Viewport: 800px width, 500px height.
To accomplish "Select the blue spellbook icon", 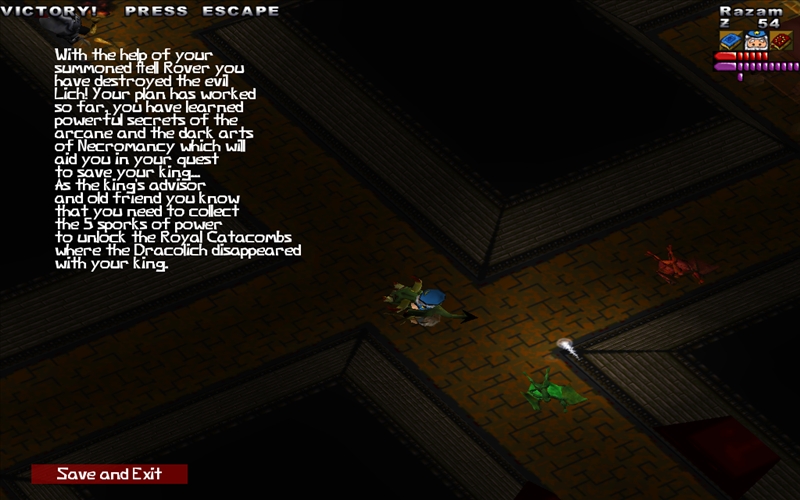I will tap(729, 41).
